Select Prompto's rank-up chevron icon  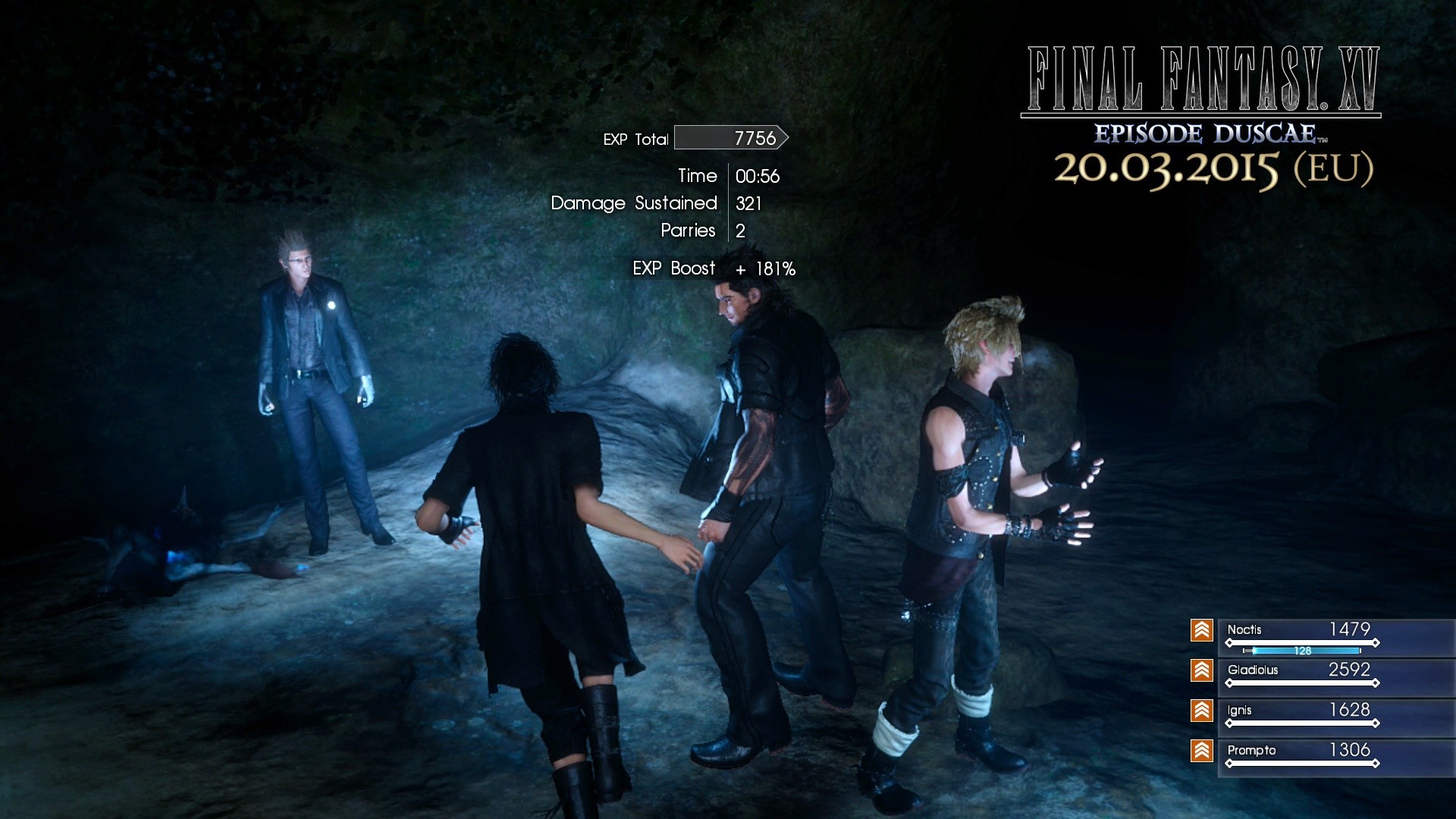pyautogui.click(x=1202, y=752)
